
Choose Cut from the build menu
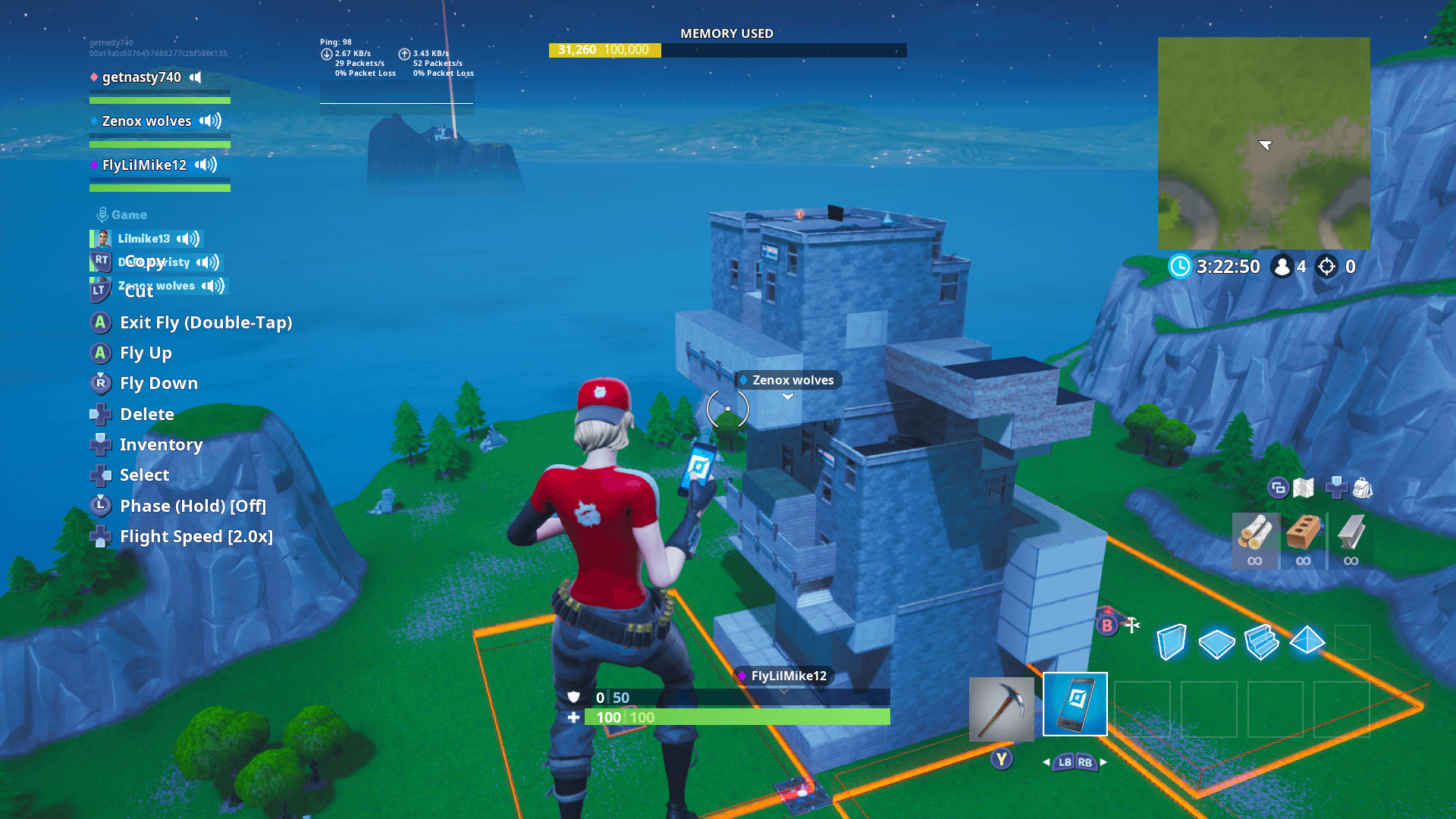(x=138, y=292)
